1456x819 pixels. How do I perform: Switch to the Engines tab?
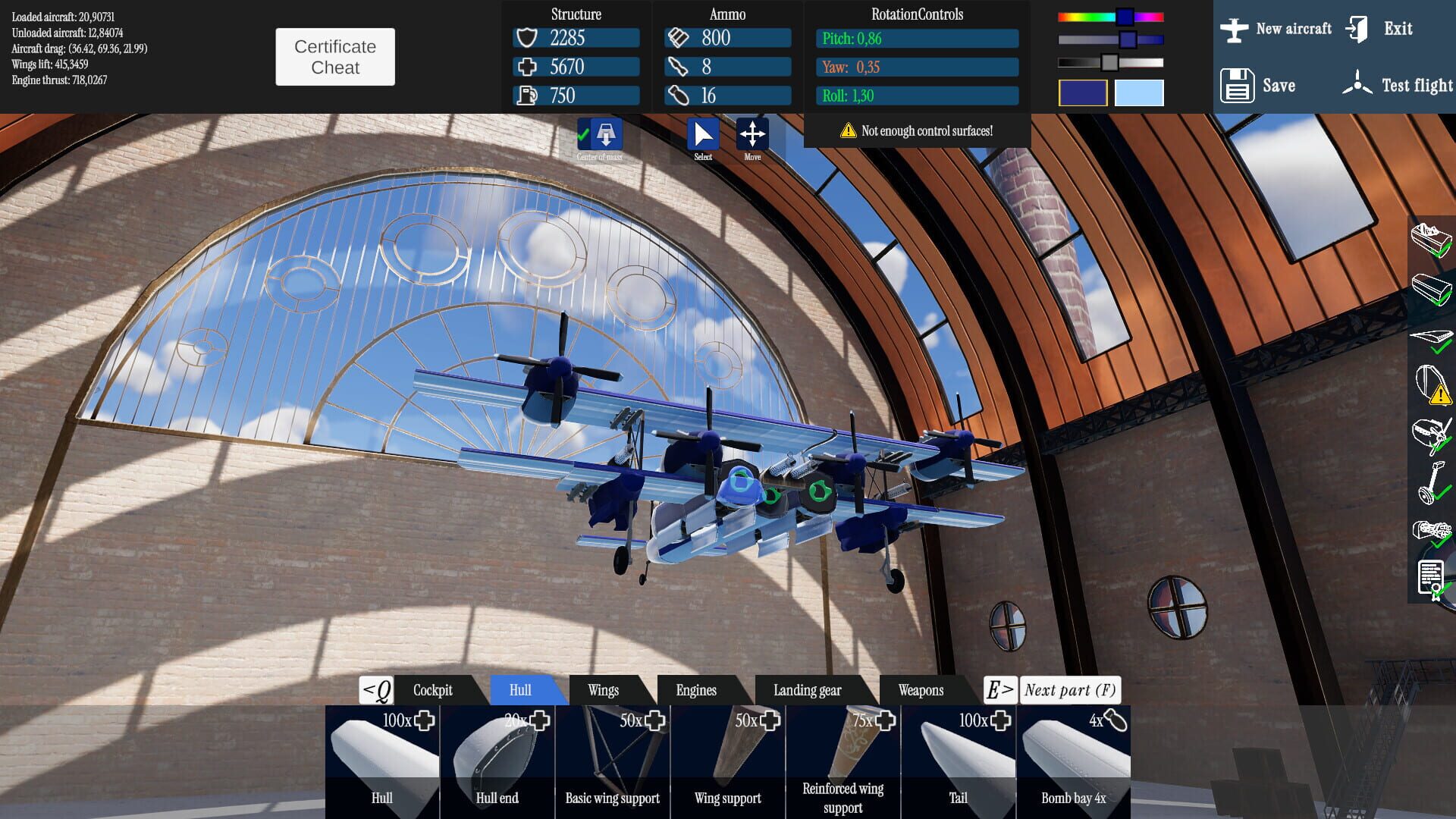tap(695, 690)
